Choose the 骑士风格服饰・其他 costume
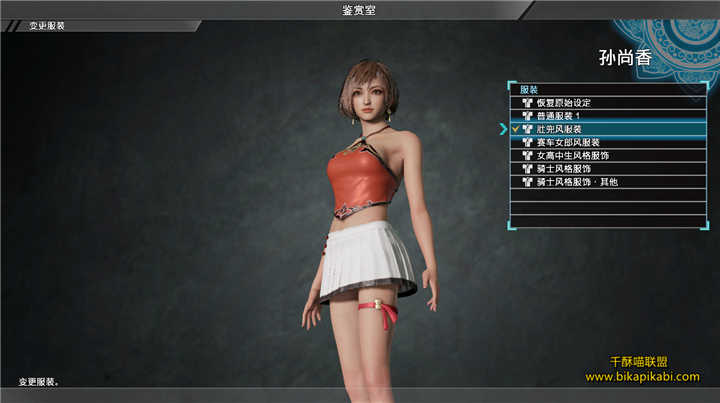 [578, 182]
